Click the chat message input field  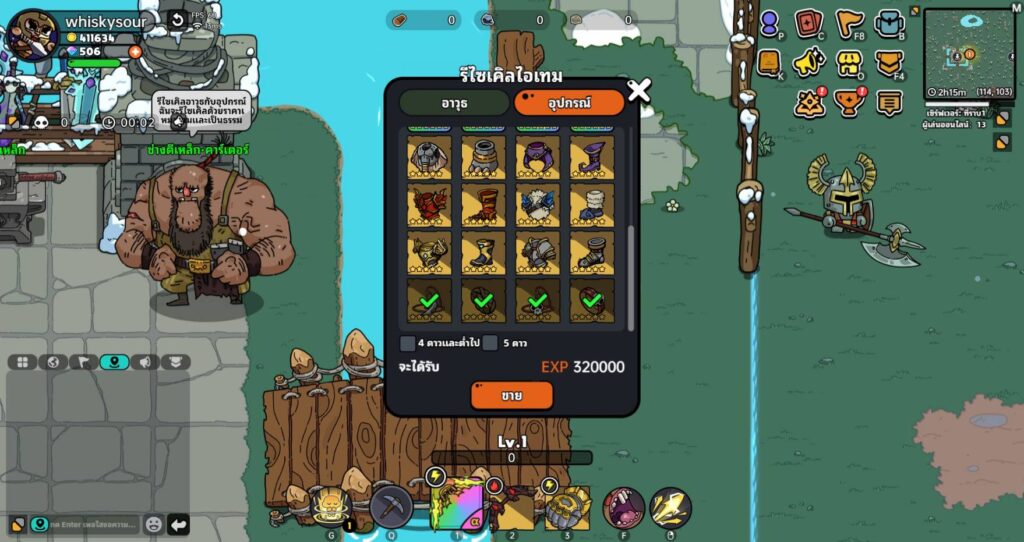pyautogui.click(x=90, y=524)
